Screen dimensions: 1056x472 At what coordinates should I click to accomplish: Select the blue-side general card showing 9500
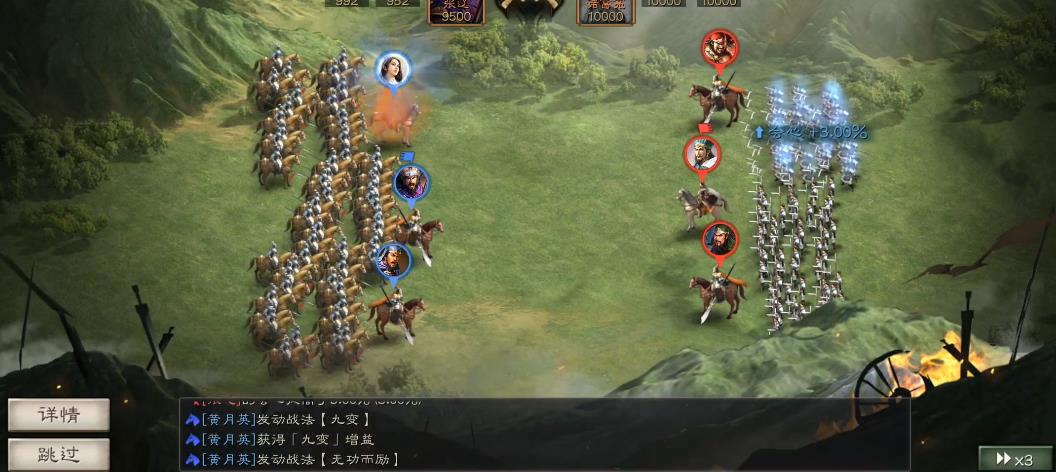(x=456, y=10)
